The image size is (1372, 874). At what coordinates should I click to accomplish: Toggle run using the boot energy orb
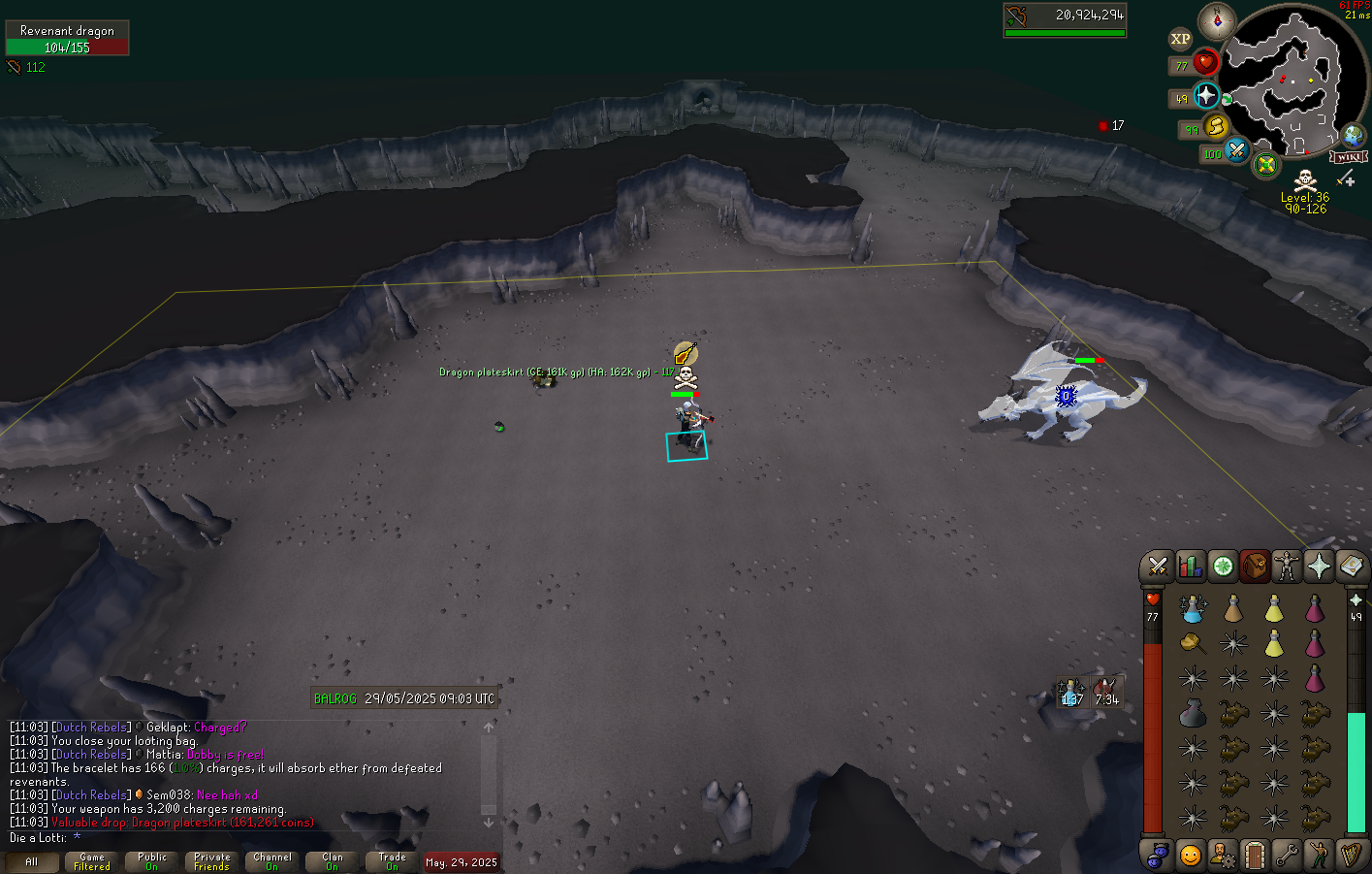(x=1216, y=126)
